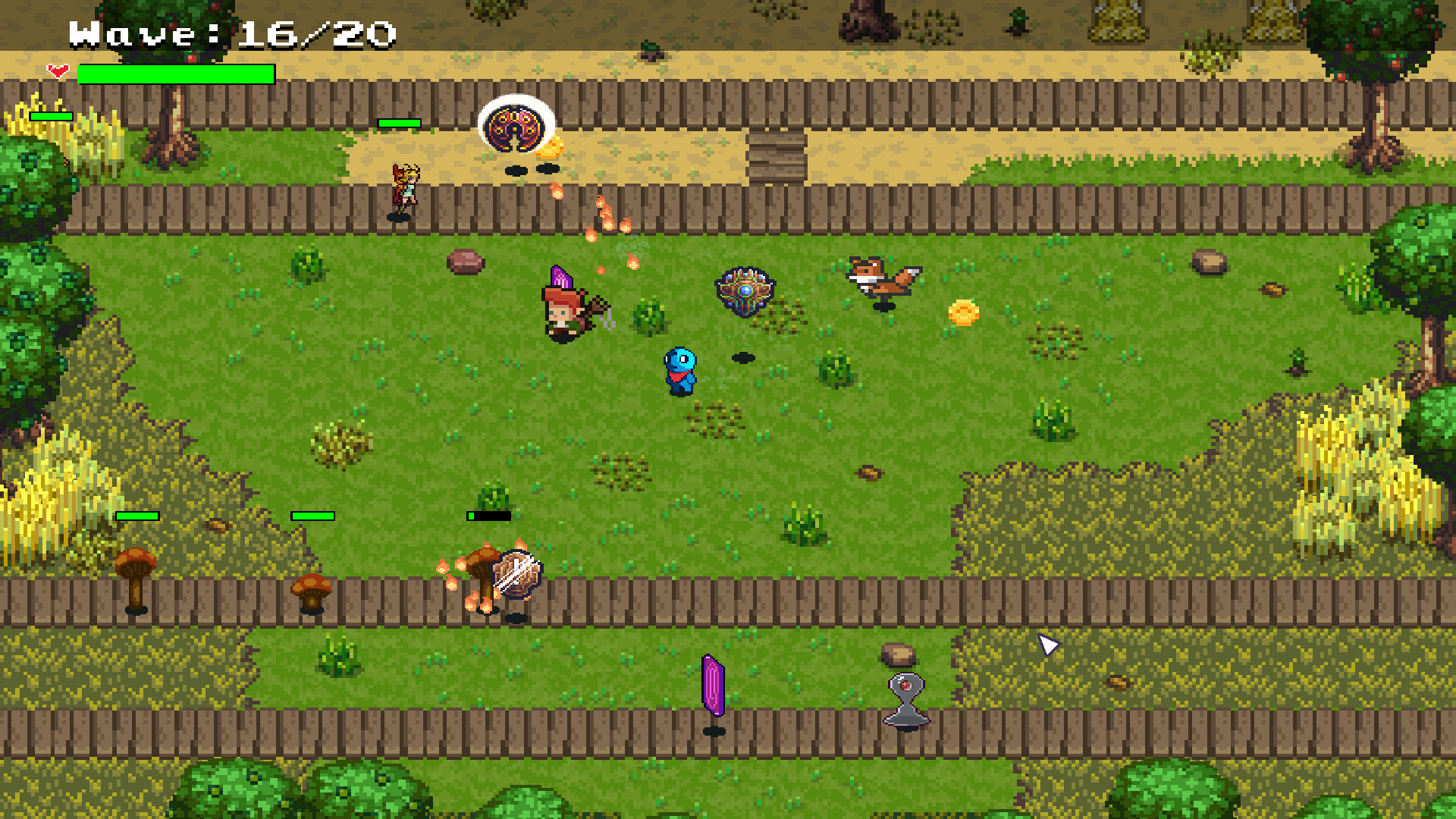Select the blue creature with red scarf
Screen dimensions: 1456x819
click(680, 372)
